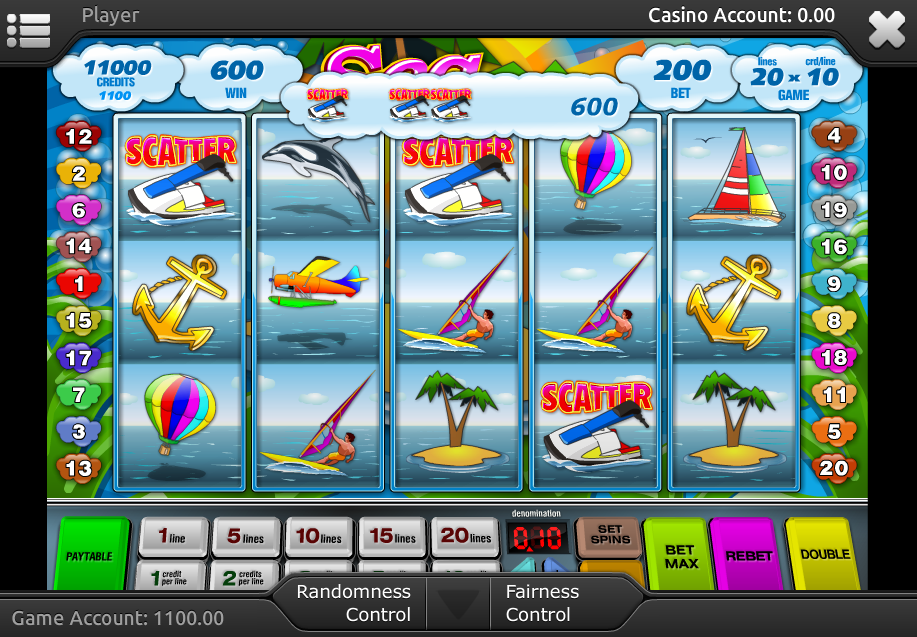
Task: Open the list menu icon at top left
Action: (28, 29)
